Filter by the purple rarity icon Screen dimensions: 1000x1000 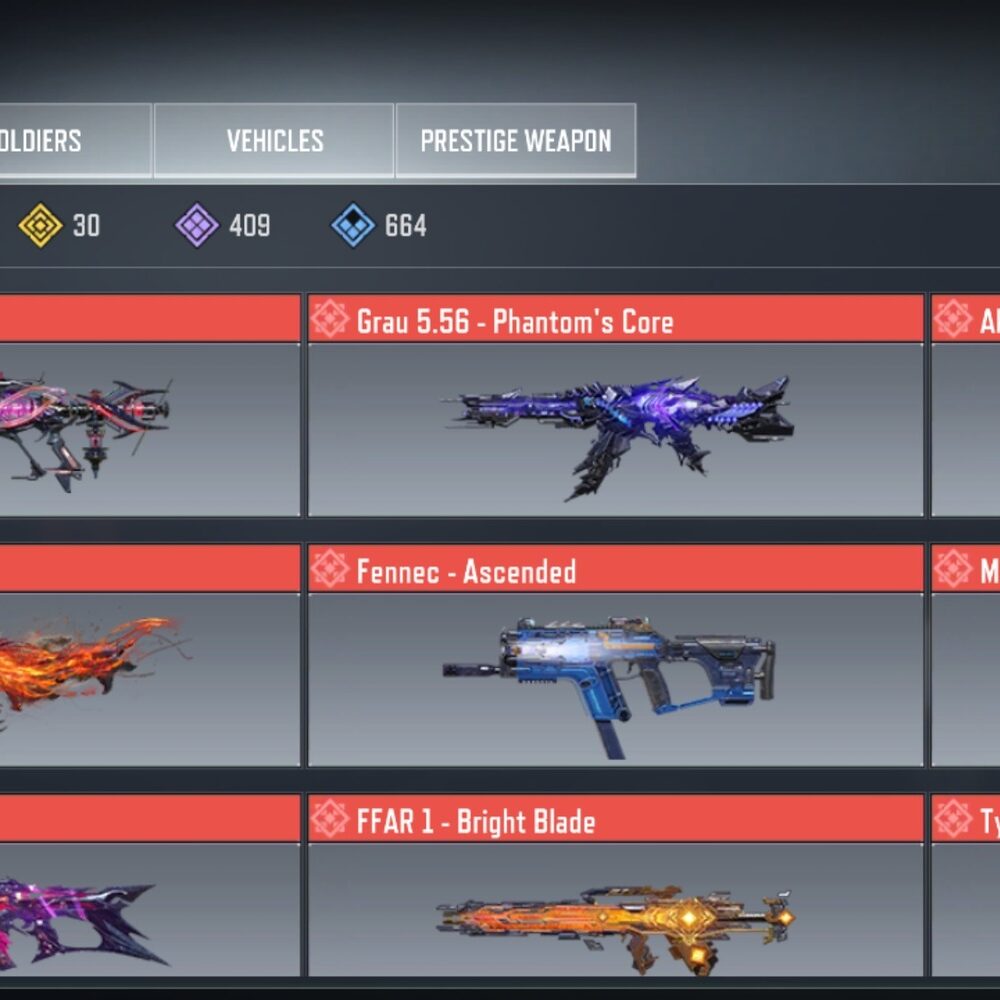(197, 226)
